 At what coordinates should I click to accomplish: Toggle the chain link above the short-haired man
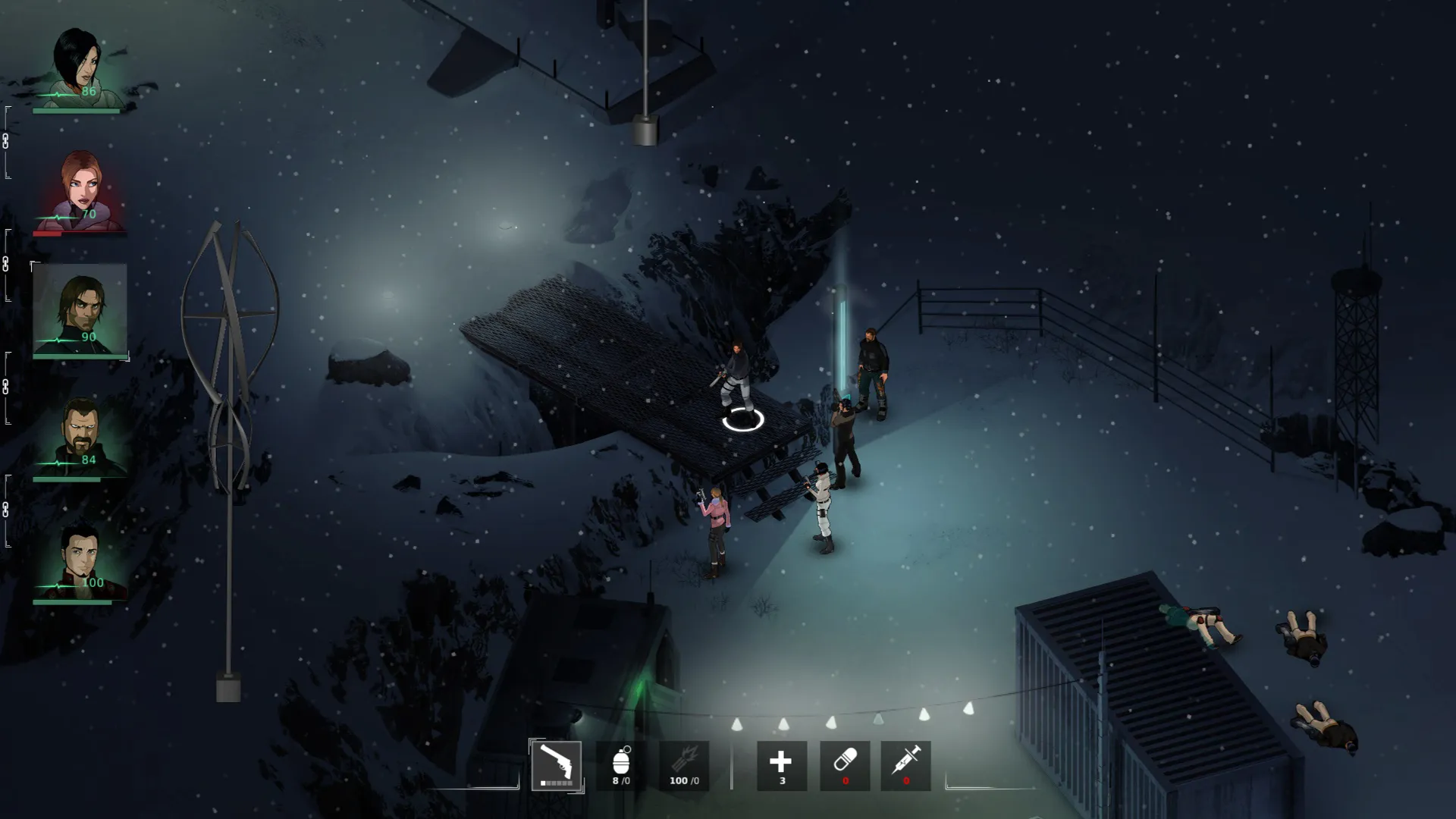click(x=6, y=510)
